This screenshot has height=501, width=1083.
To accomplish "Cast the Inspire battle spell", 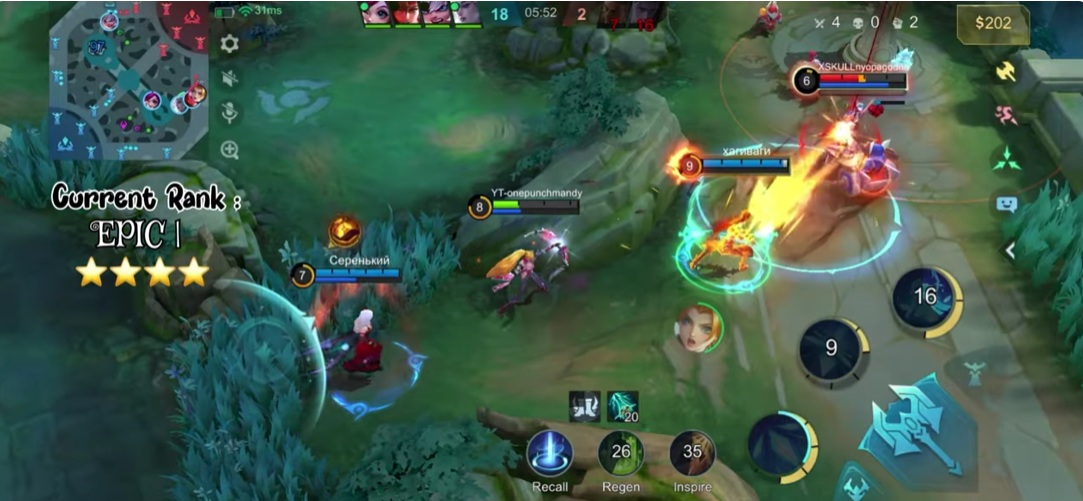I will [692, 453].
